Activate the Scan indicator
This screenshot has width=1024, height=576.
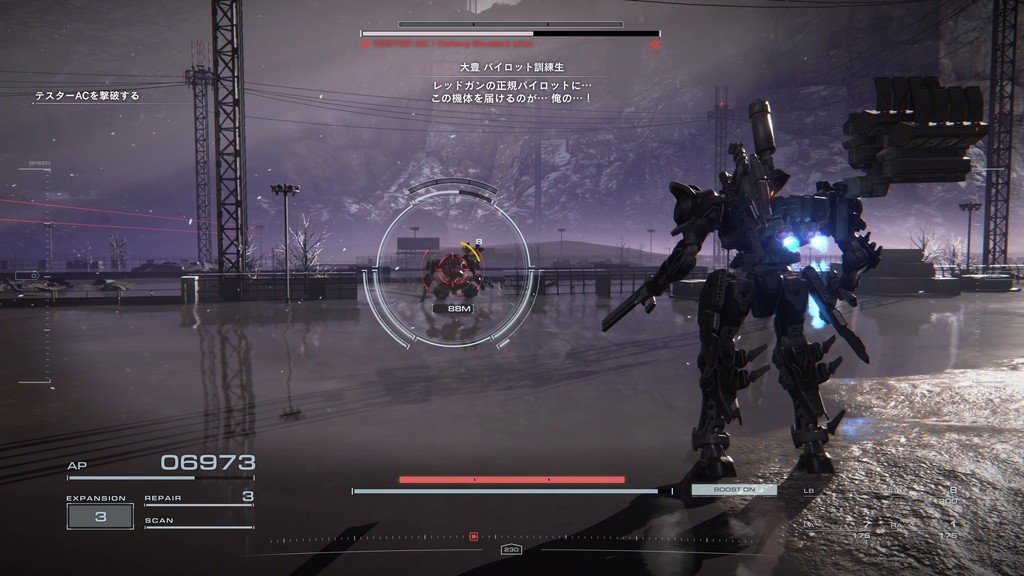click(199, 522)
